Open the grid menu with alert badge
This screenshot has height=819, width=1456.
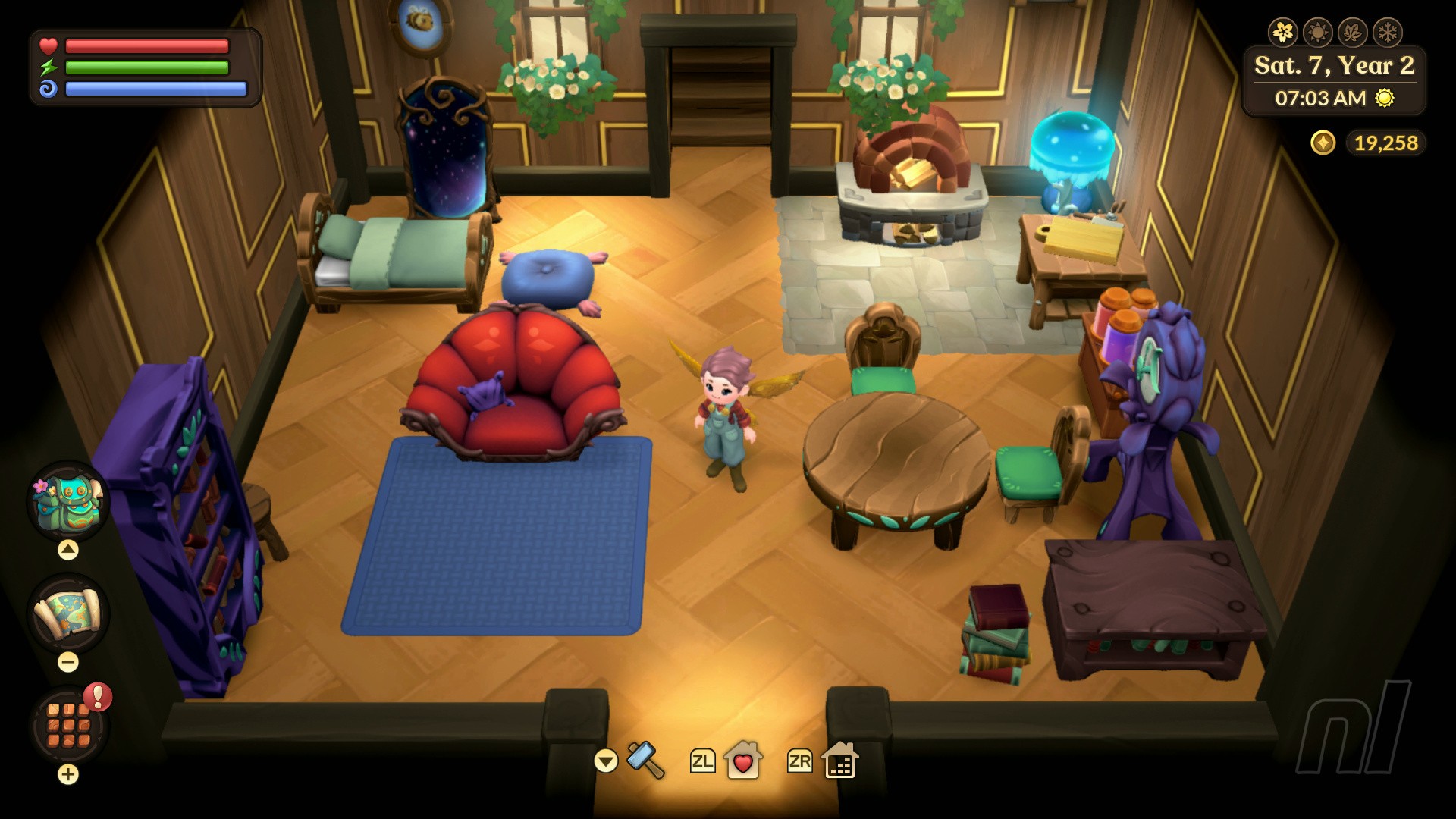[x=69, y=725]
